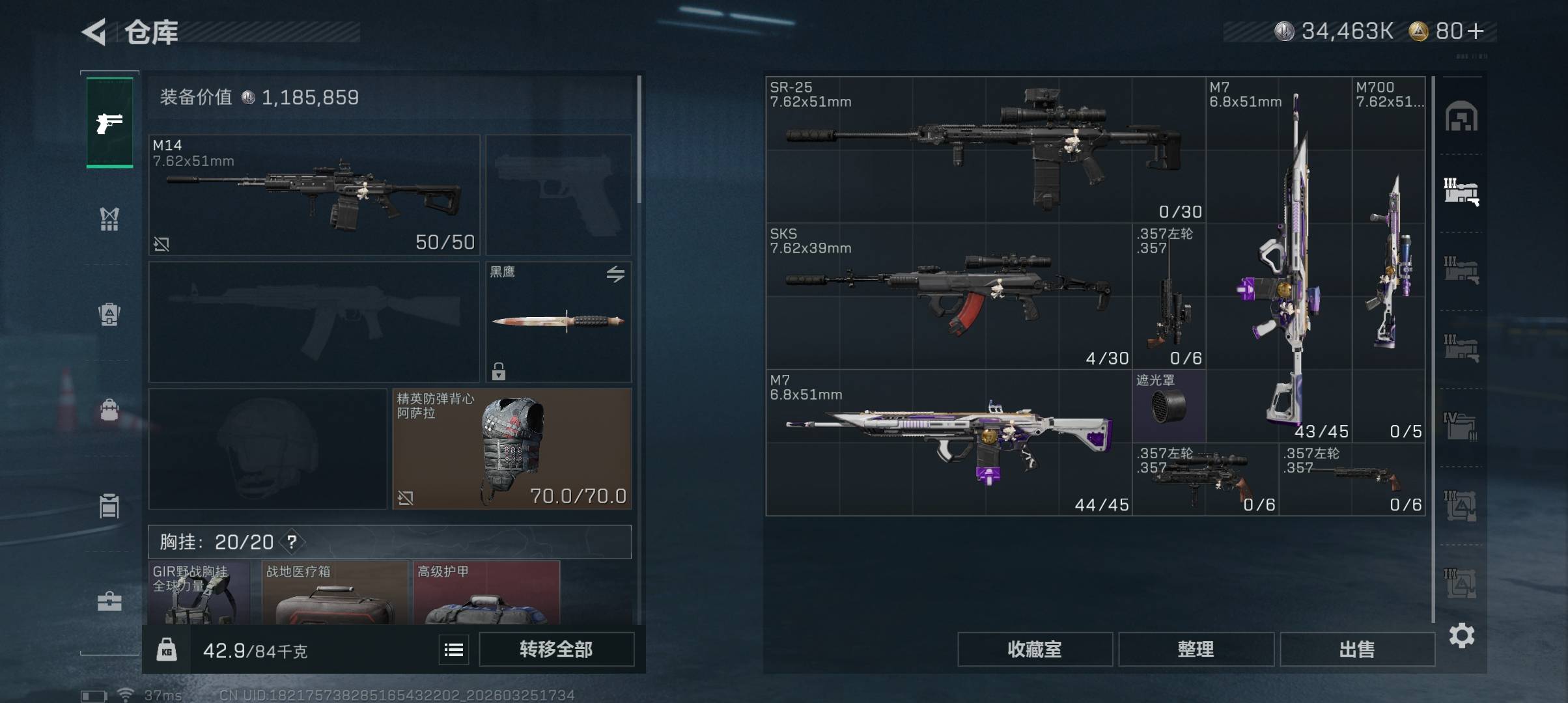This screenshot has height=703, width=1568.
Task: Open the 胸挂 help question mark
Action: pos(292,542)
